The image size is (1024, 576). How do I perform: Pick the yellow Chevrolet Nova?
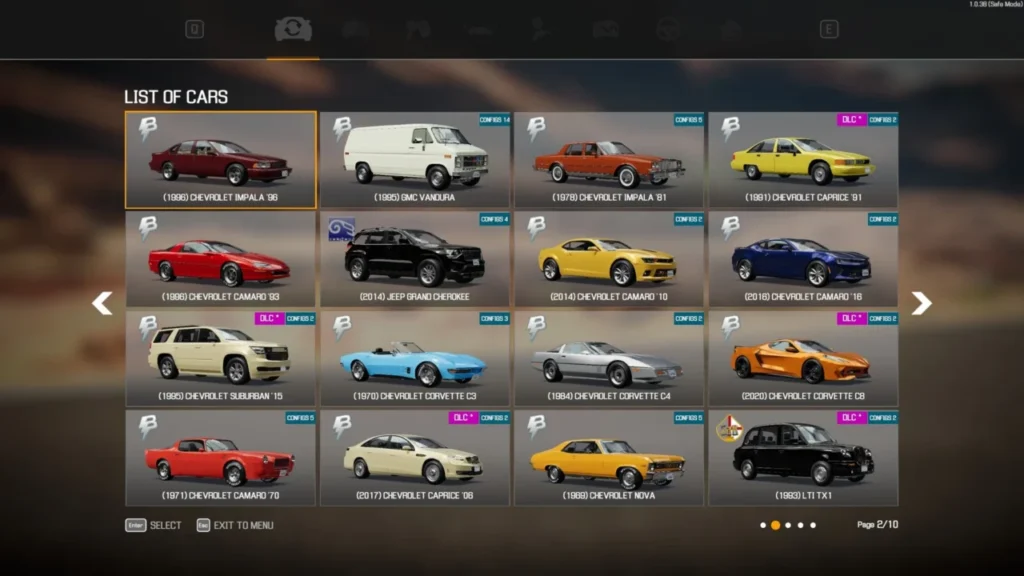tap(609, 457)
